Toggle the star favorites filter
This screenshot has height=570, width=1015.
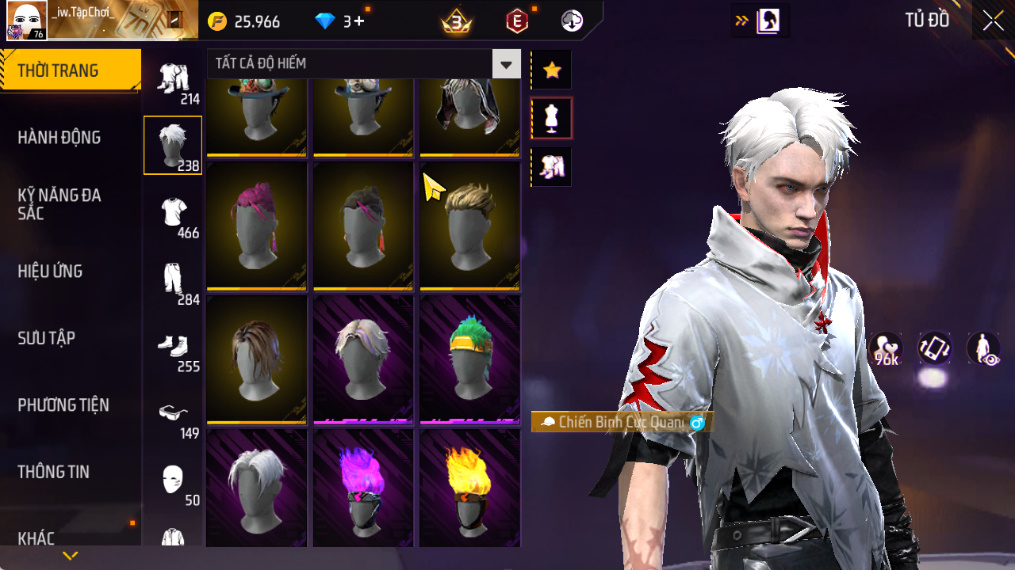[x=551, y=70]
